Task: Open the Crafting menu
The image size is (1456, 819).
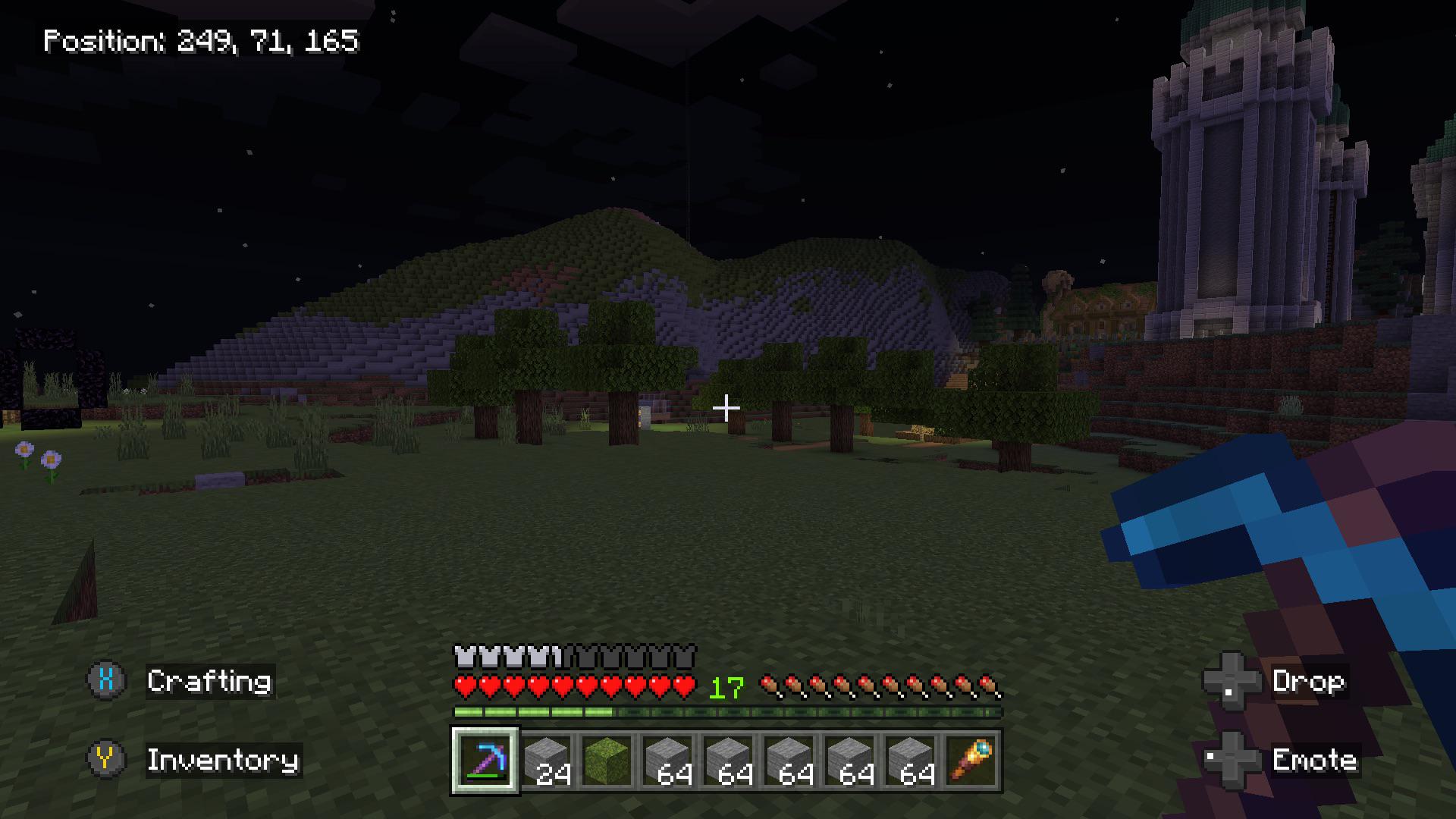Action: click(209, 682)
